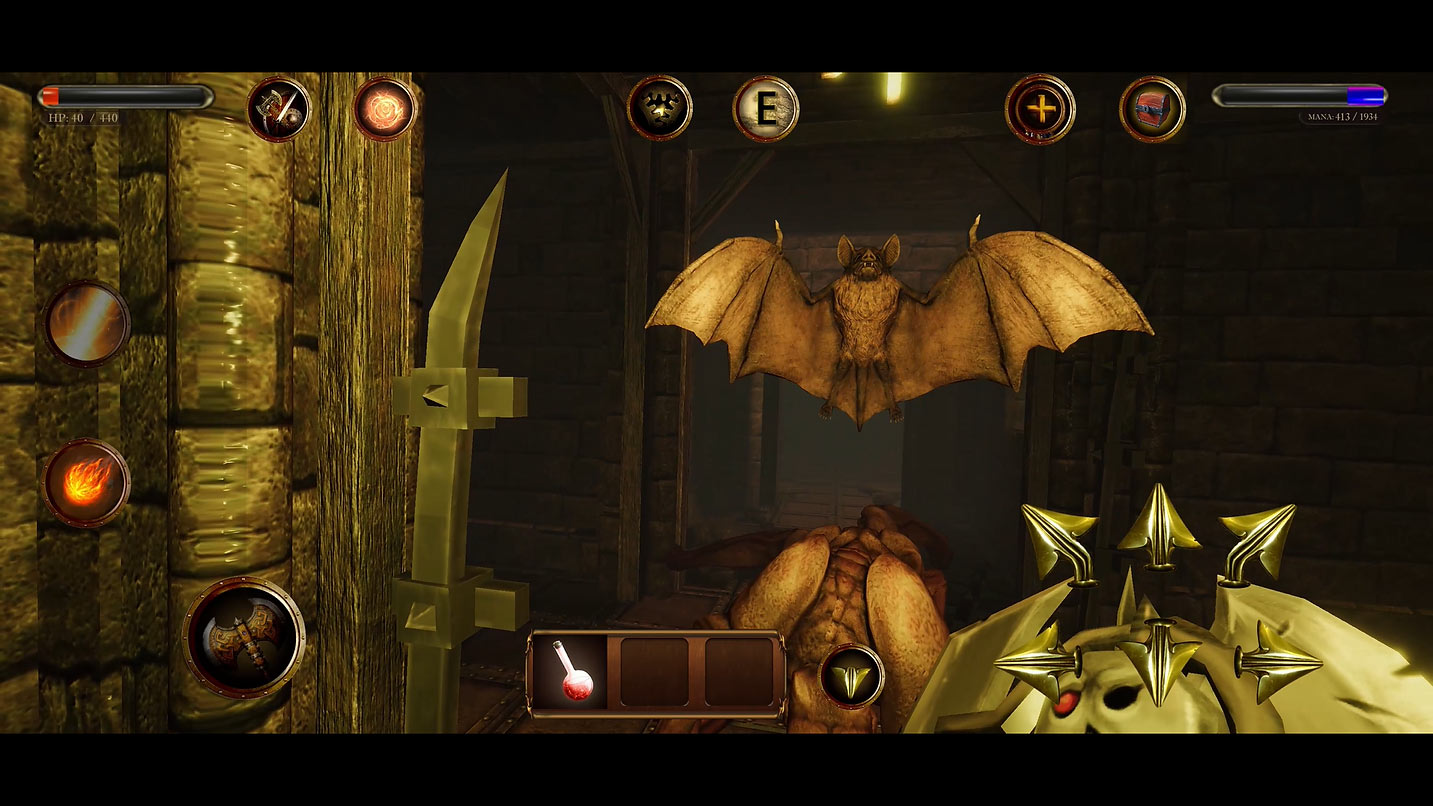Tap the round E button
The image size is (1433, 806).
click(x=766, y=109)
